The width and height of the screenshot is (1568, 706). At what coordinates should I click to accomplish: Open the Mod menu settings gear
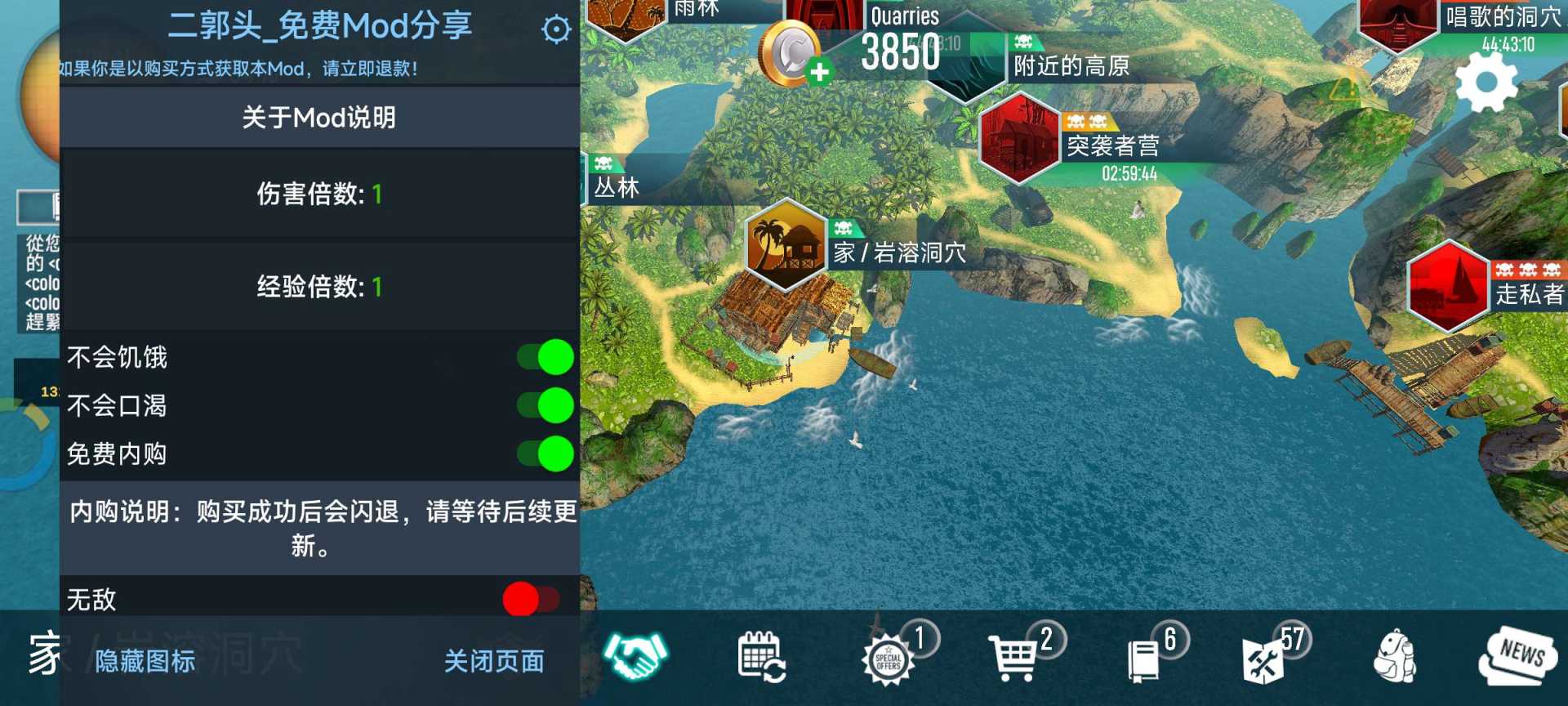pyautogui.click(x=555, y=29)
